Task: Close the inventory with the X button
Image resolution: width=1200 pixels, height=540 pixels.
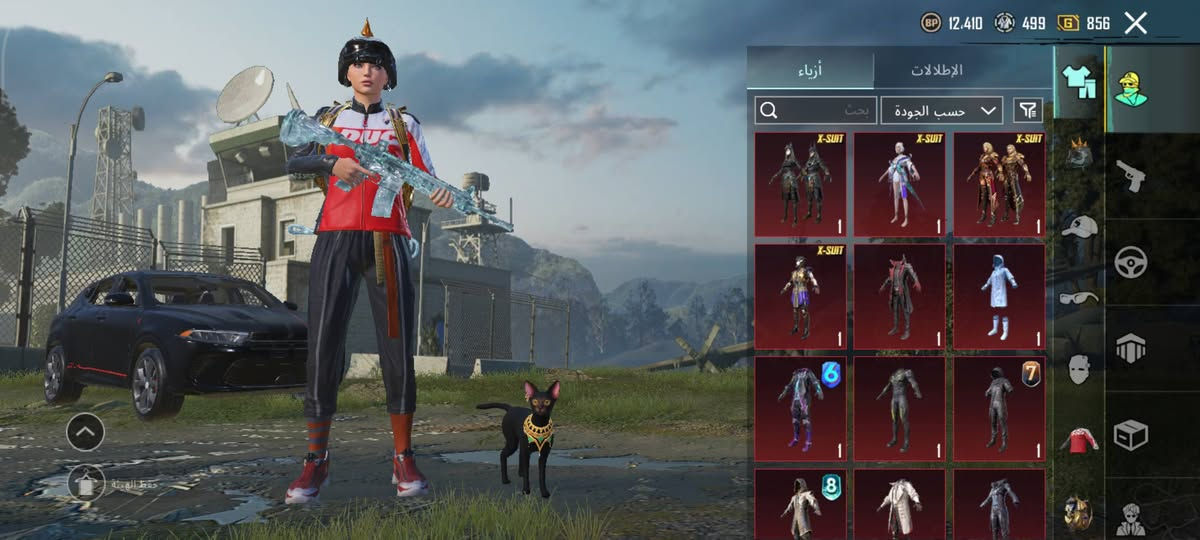Action: tap(1135, 23)
